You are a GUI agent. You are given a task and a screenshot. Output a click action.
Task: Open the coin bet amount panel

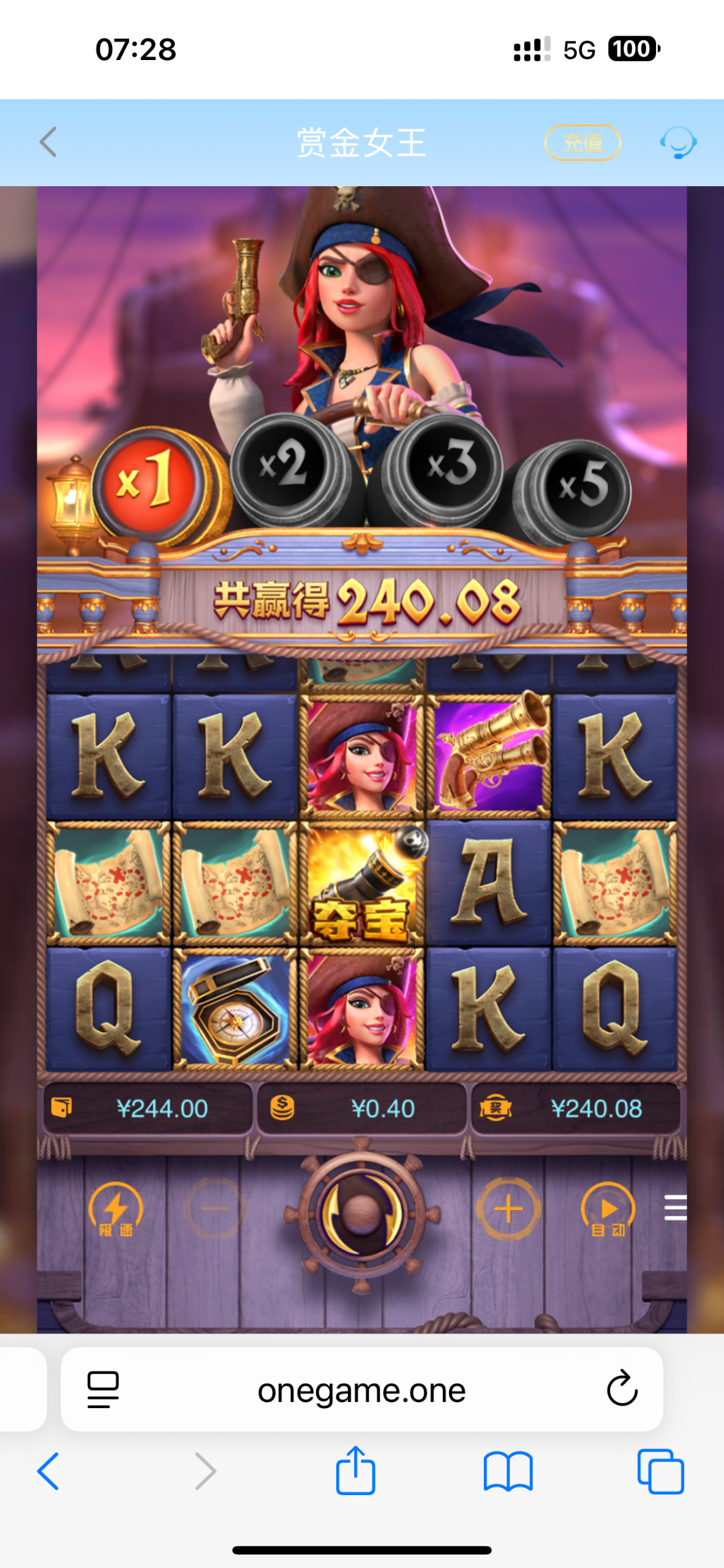point(361,1108)
